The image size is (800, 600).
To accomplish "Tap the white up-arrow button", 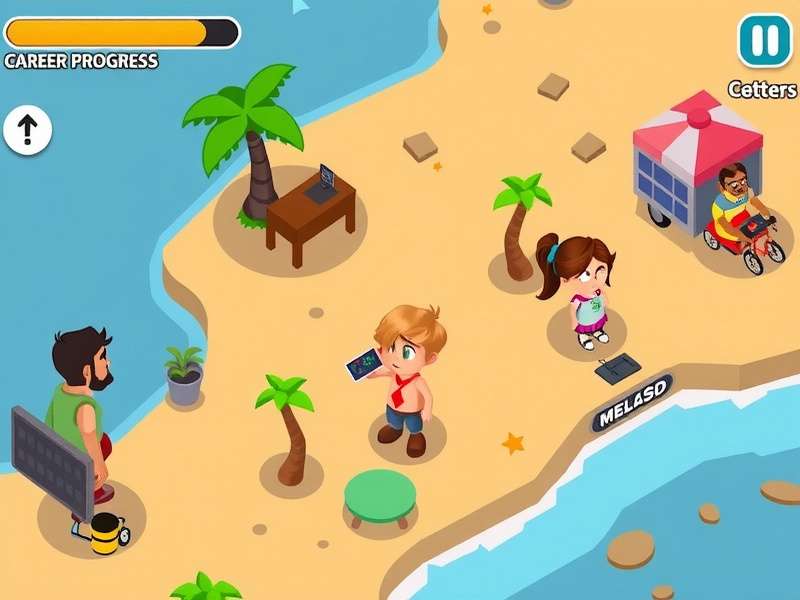I will (x=27, y=129).
